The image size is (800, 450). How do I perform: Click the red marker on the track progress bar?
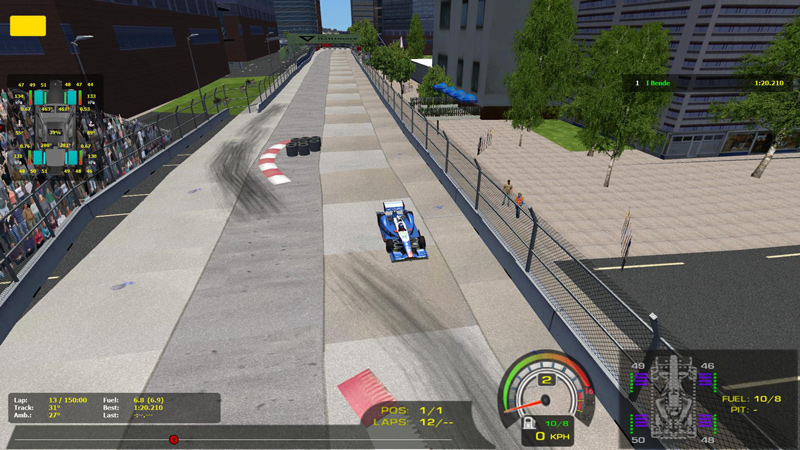click(173, 439)
